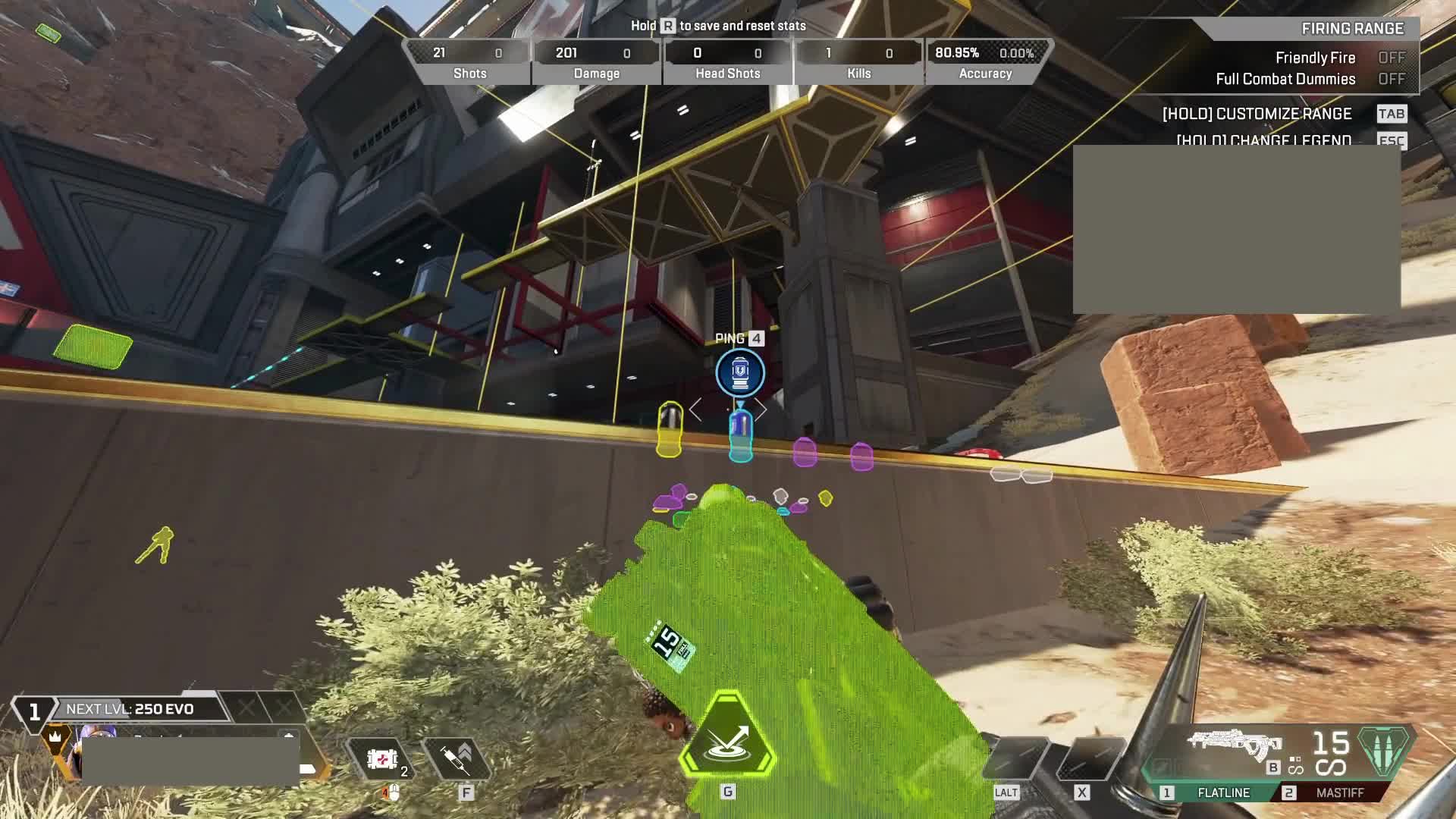Select the Flatline weapon slot
The width and height of the screenshot is (1456, 819).
(x=1222, y=792)
